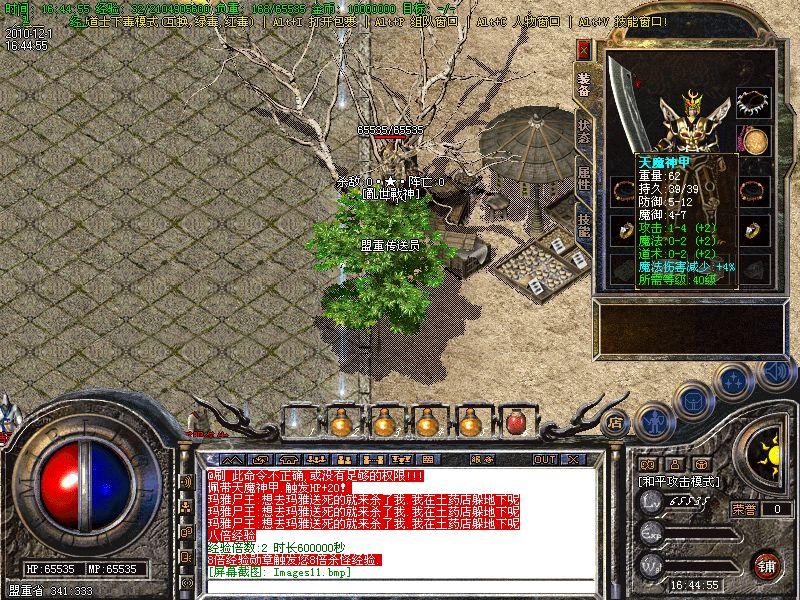Click into the chat input line
The height and width of the screenshot is (600, 800).
tap(400, 587)
